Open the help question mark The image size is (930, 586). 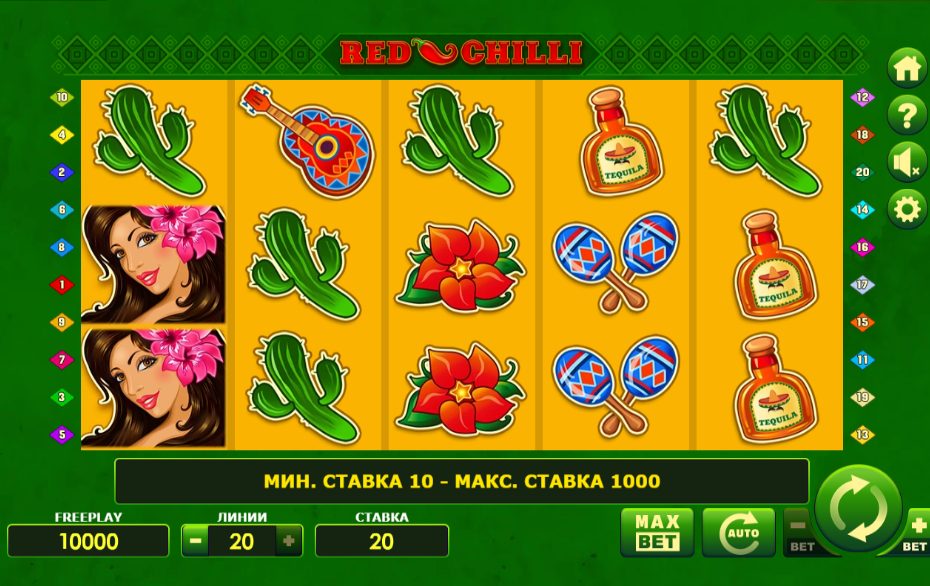[907, 116]
